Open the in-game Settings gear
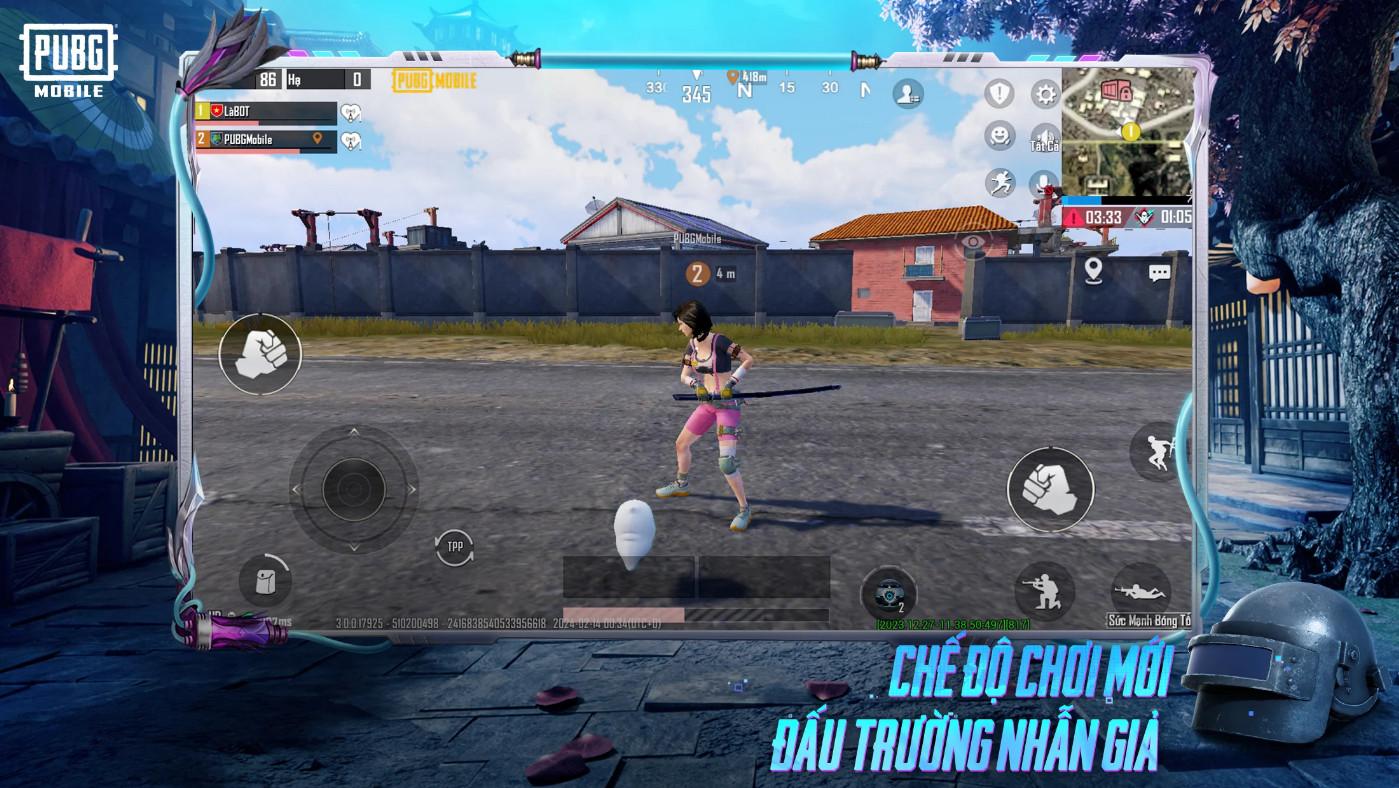 pos(1044,93)
